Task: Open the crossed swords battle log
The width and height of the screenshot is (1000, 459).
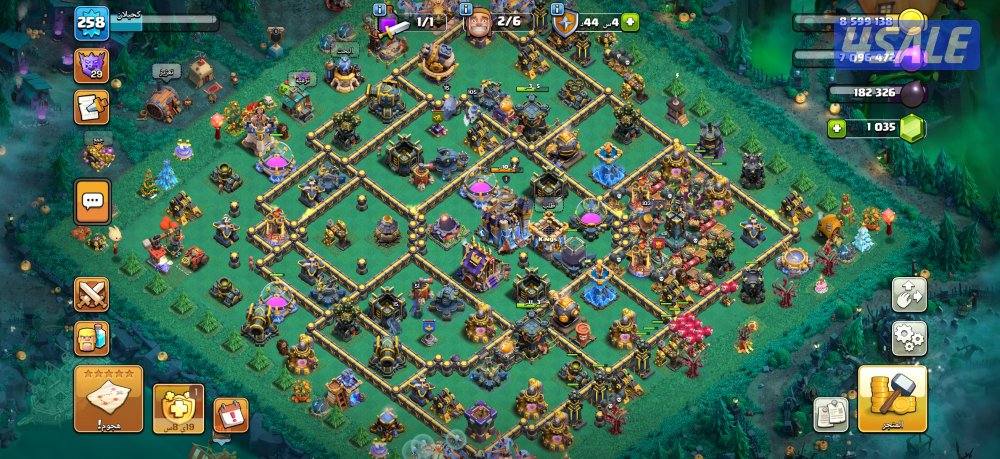Action: pos(91,294)
